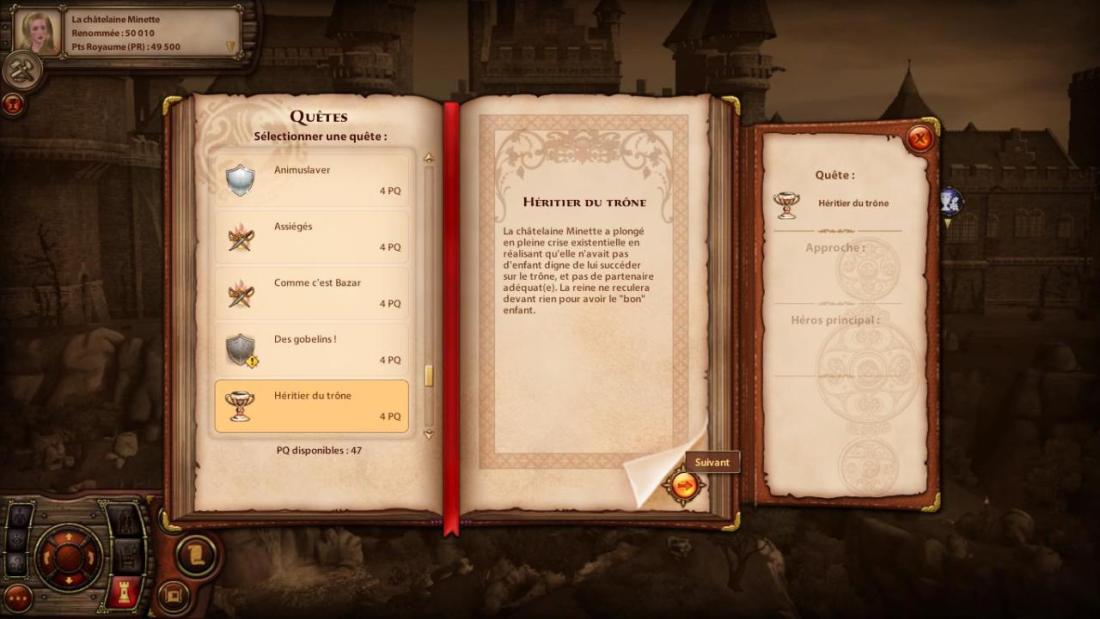Click the small red goblet button
Screen dimensions: 1100x619
point(13,102)
